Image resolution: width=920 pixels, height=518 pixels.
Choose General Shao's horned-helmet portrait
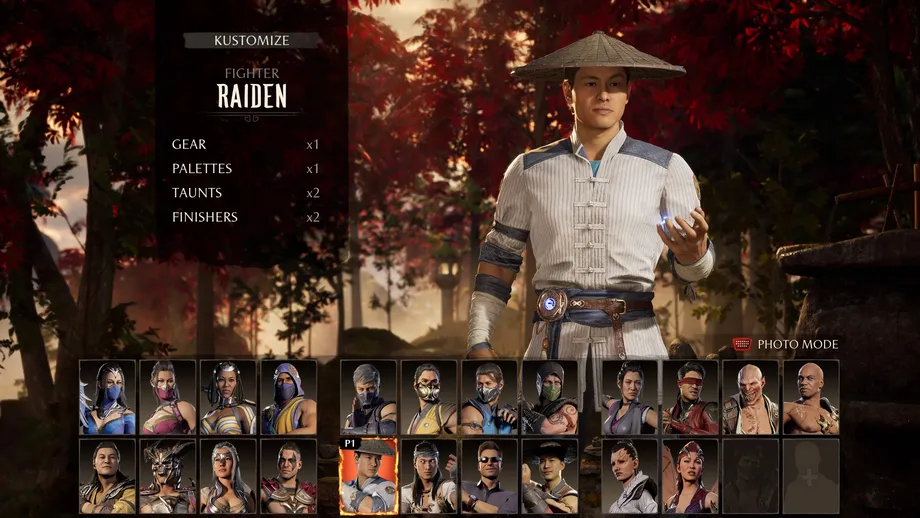[168, 476]
